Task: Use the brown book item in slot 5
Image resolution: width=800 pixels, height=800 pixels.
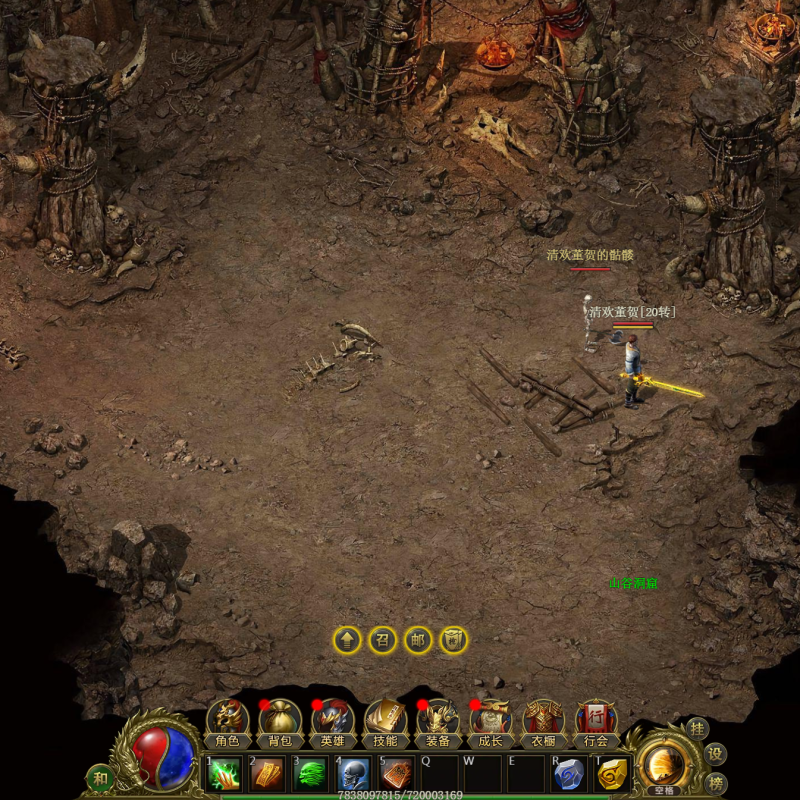Action: (x=397, y=774)
